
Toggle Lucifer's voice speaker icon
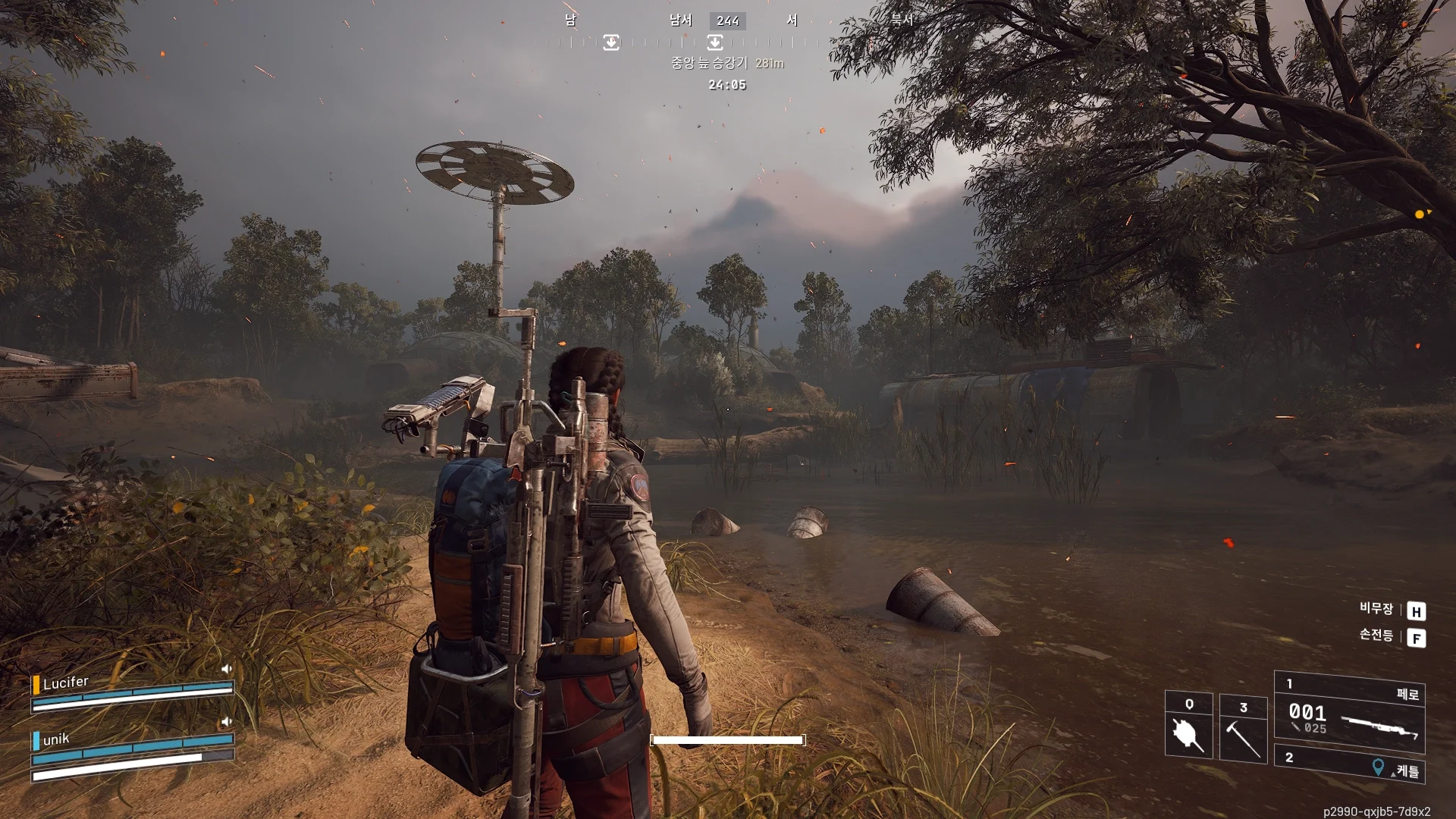pyautogui.click(x=226, y=669)
